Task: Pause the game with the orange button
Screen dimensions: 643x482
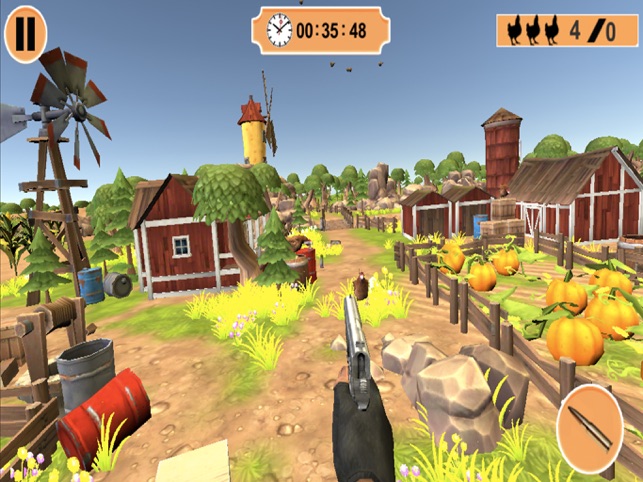Action: (25, 33)
